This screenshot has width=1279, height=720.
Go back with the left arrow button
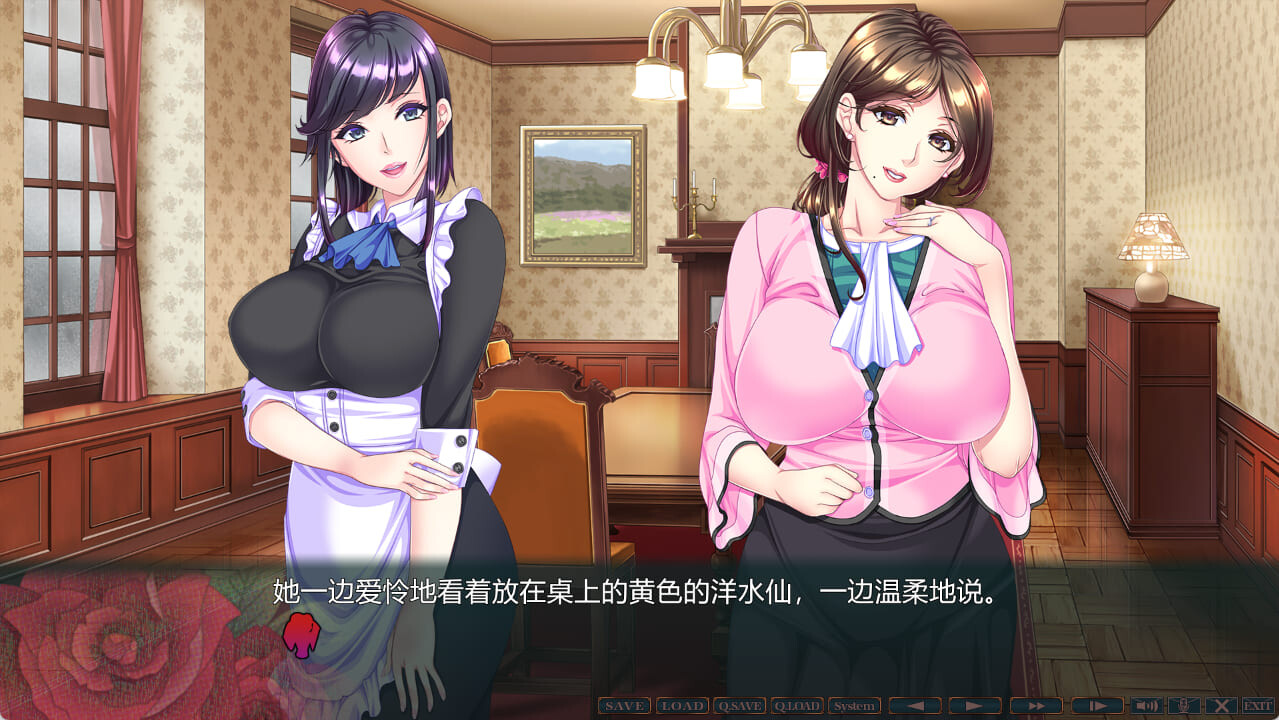click(915, 706)
